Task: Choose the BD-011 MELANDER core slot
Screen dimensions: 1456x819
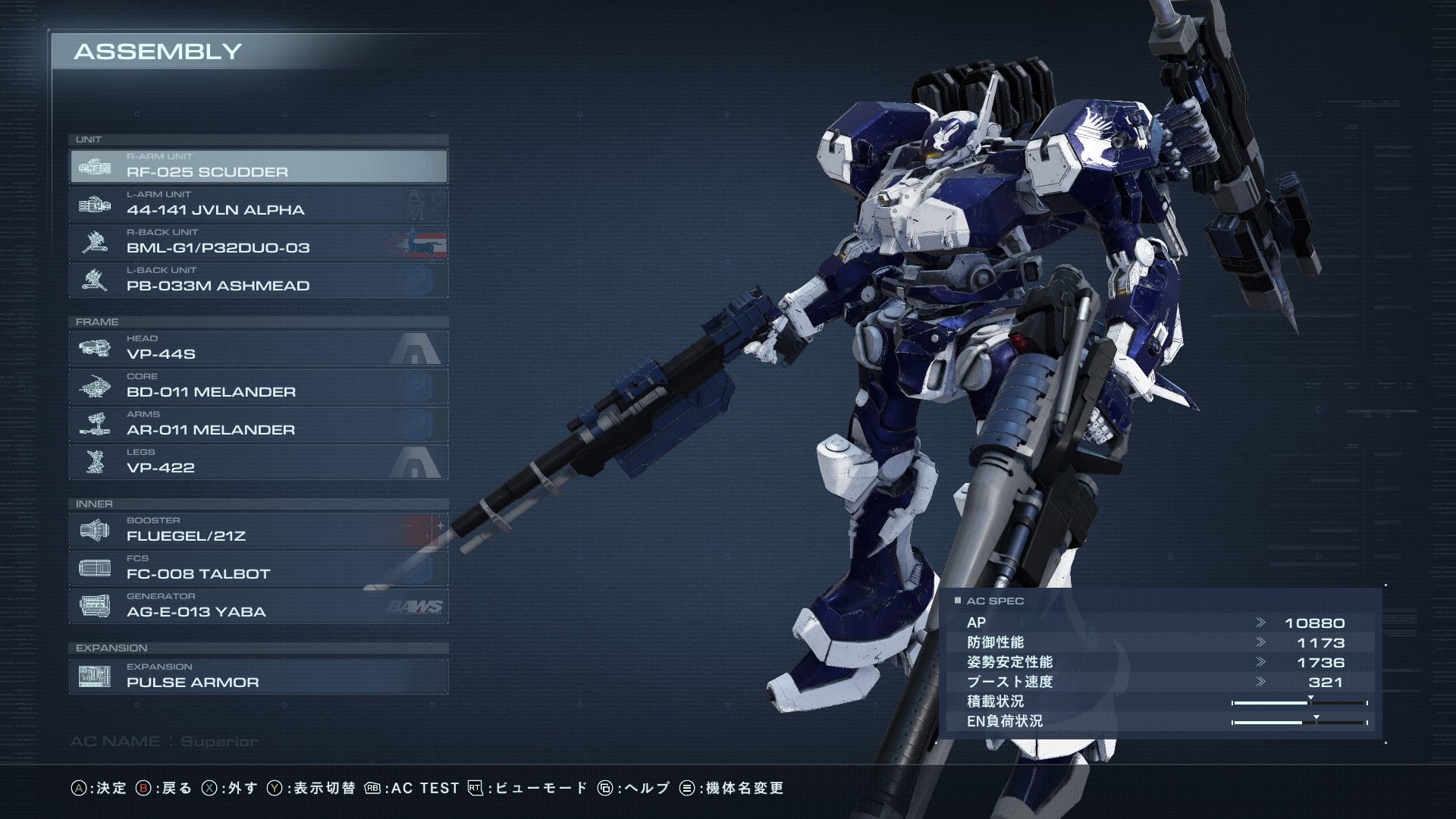Action: click(258, 386)
